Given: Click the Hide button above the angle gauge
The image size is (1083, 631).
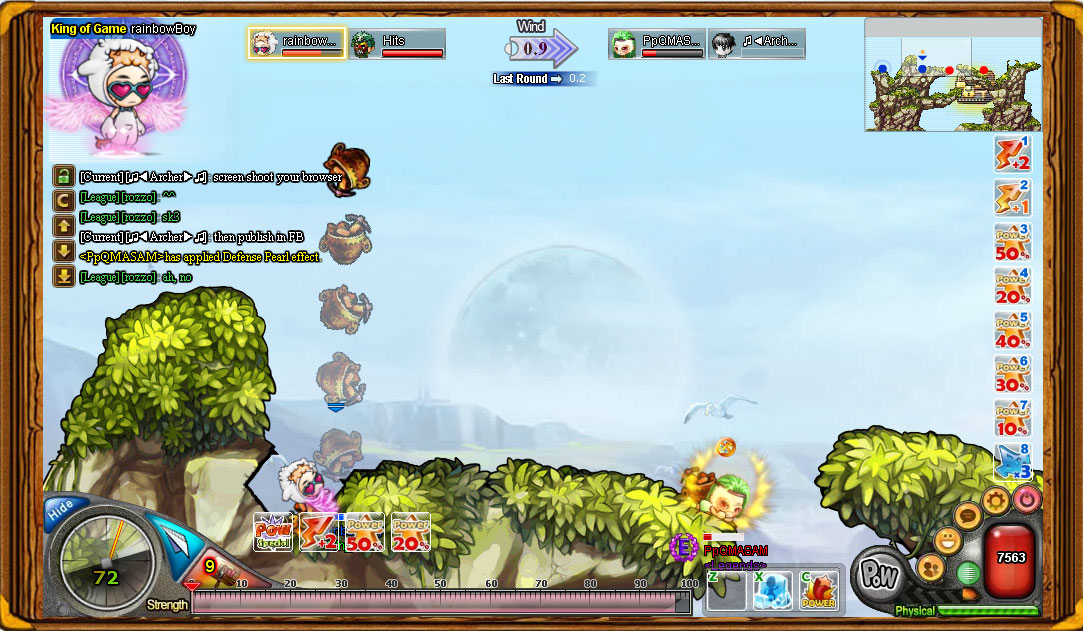Looking at the screenshot, I should pos(61,509).
